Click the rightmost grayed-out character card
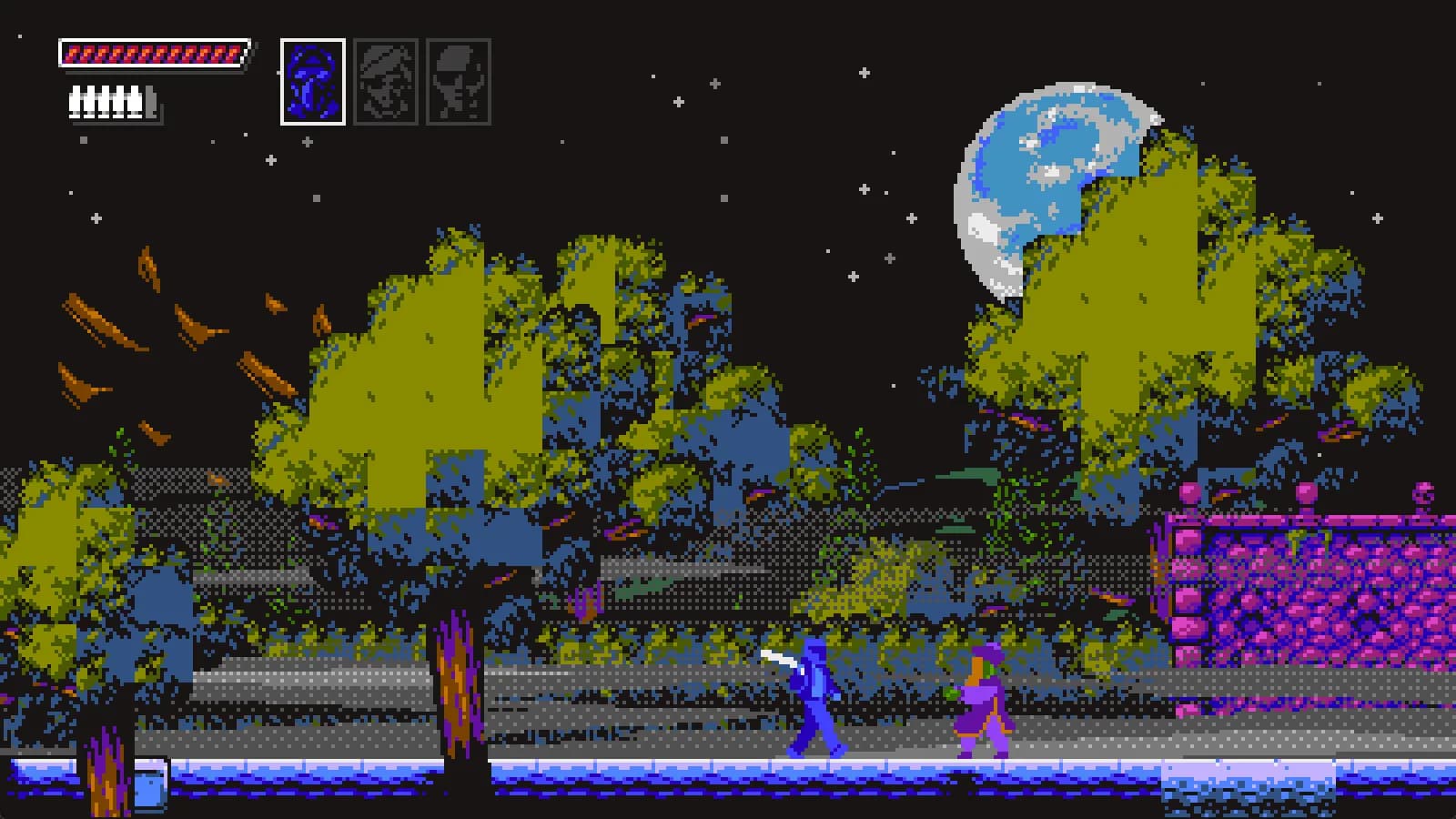 point(460,77)
